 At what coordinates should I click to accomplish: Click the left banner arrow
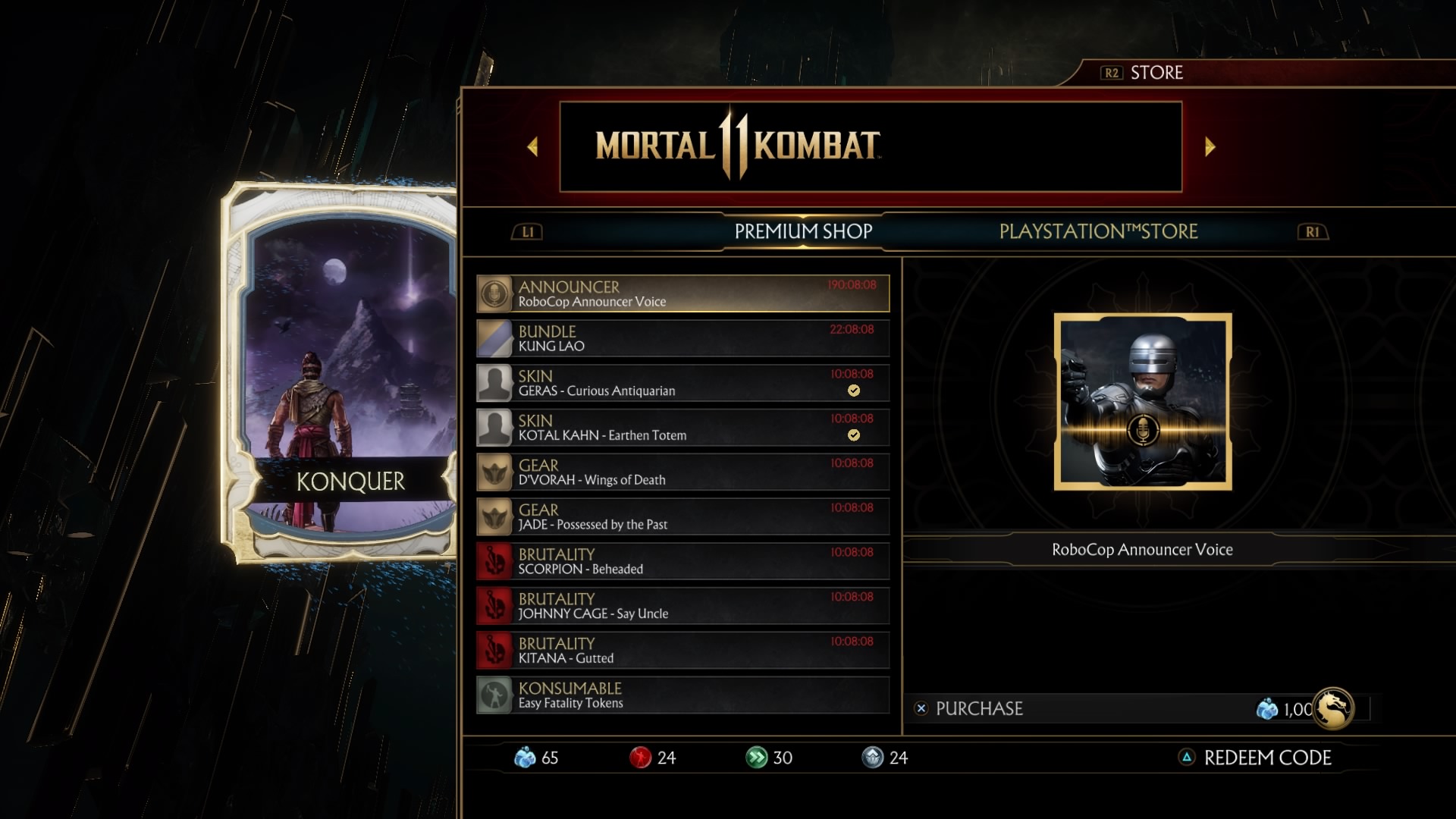point(532,147)
